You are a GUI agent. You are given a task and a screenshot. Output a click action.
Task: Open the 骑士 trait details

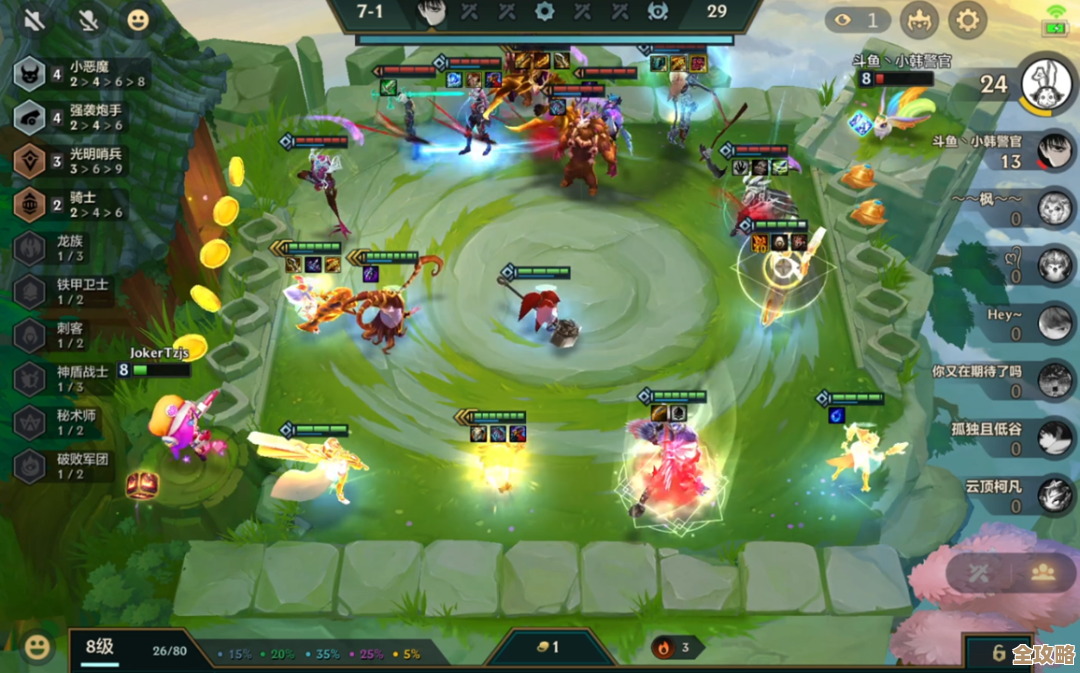[80, 205]
